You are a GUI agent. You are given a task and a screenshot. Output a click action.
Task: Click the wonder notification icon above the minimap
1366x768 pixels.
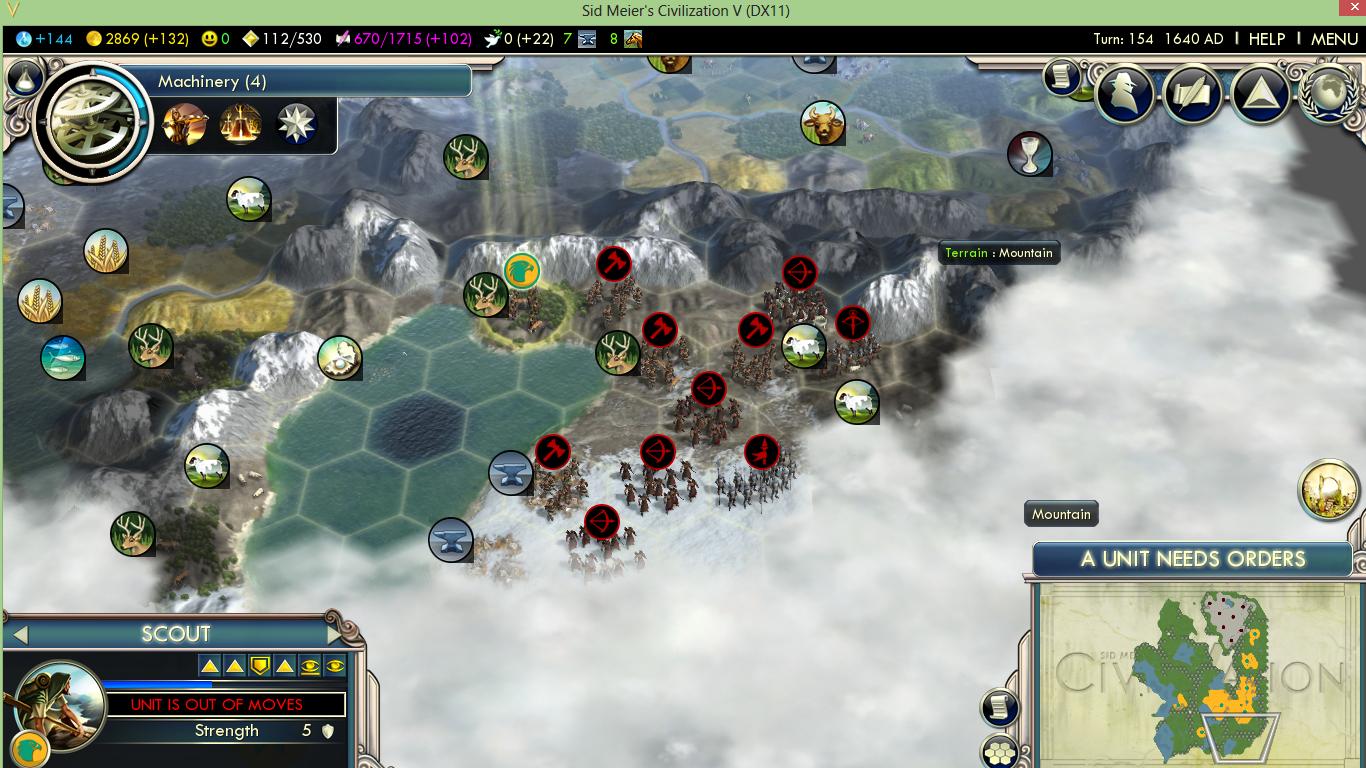click(1328, 490)
